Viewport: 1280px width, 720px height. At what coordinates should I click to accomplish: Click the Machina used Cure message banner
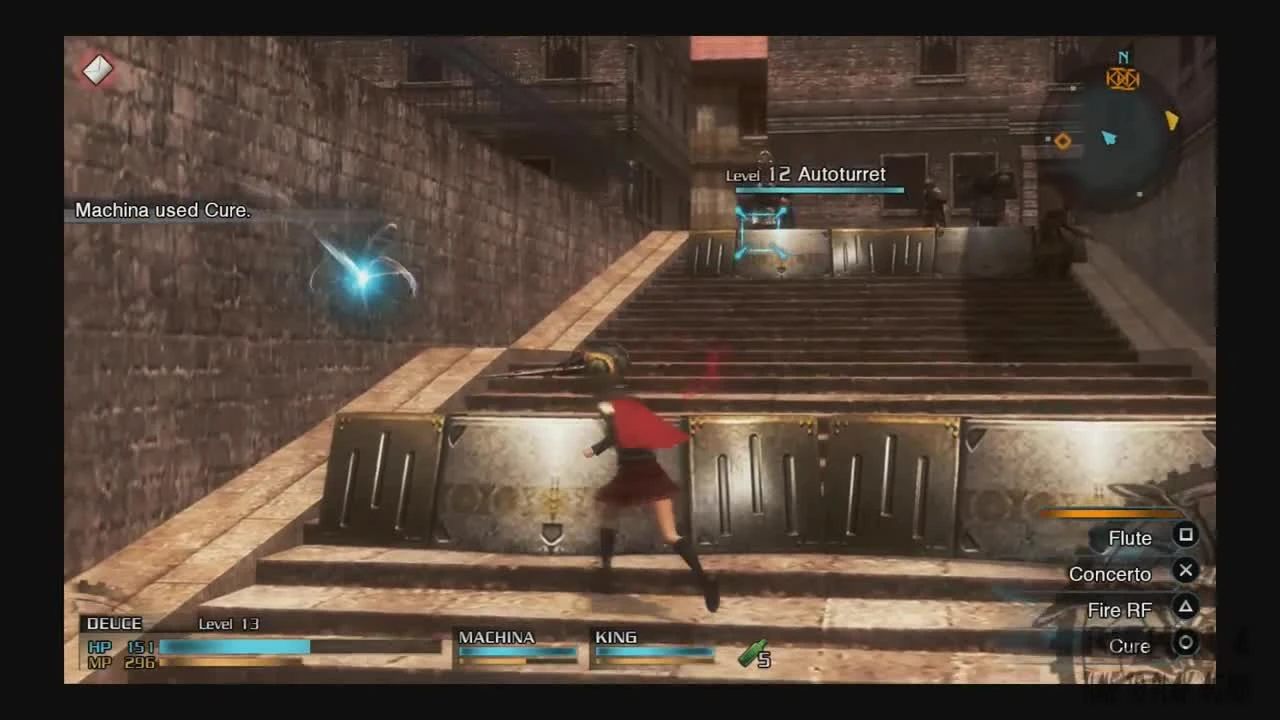[x=163, y=210]
